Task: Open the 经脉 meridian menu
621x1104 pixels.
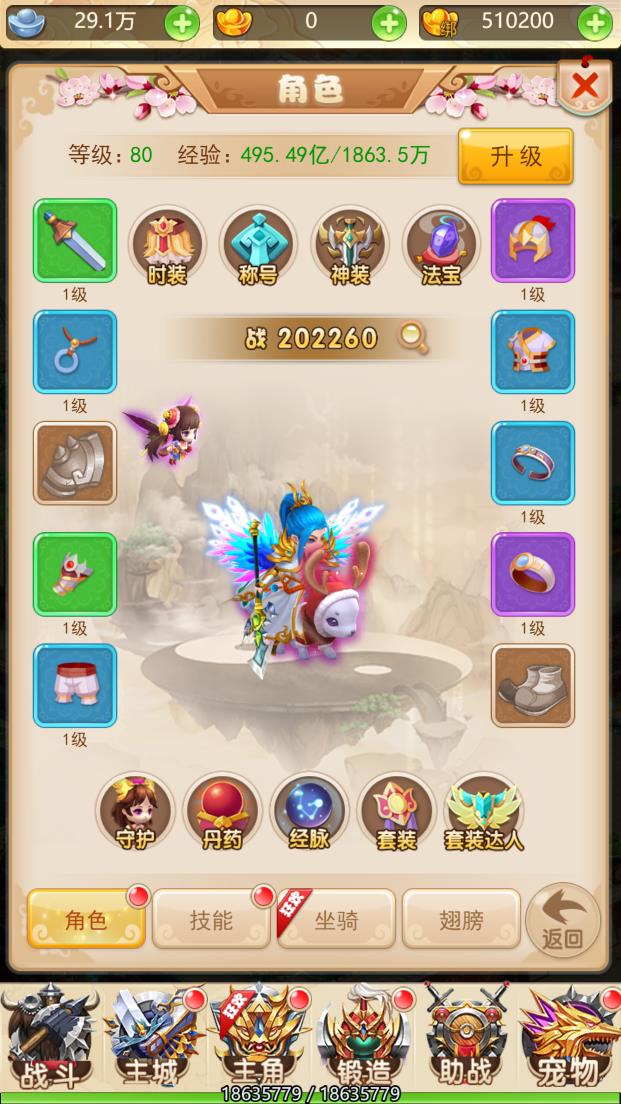Action: pos(309,812)
